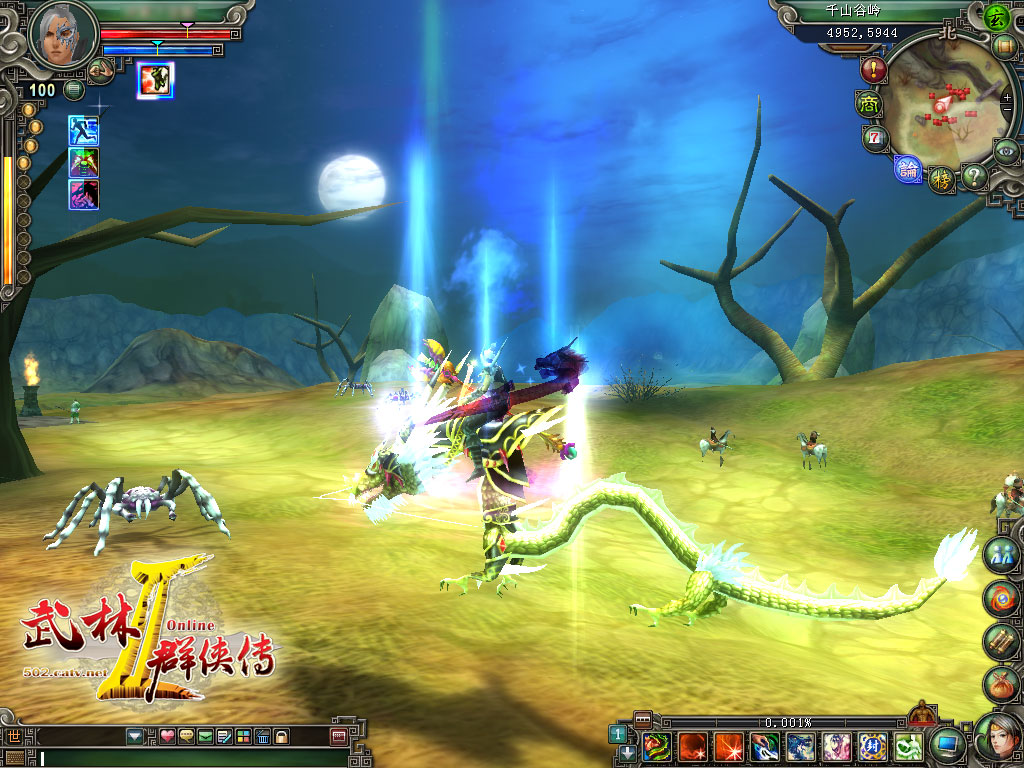The width and height of the screenshot is (1024, 768).
Task: Click the female character portrait button
Action: pos(997,737)
